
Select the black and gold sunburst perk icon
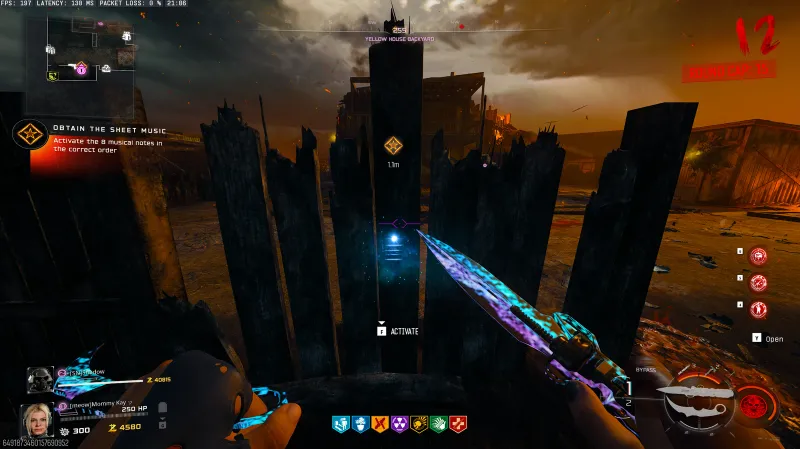pyautogui.click(x=419, y=424)
